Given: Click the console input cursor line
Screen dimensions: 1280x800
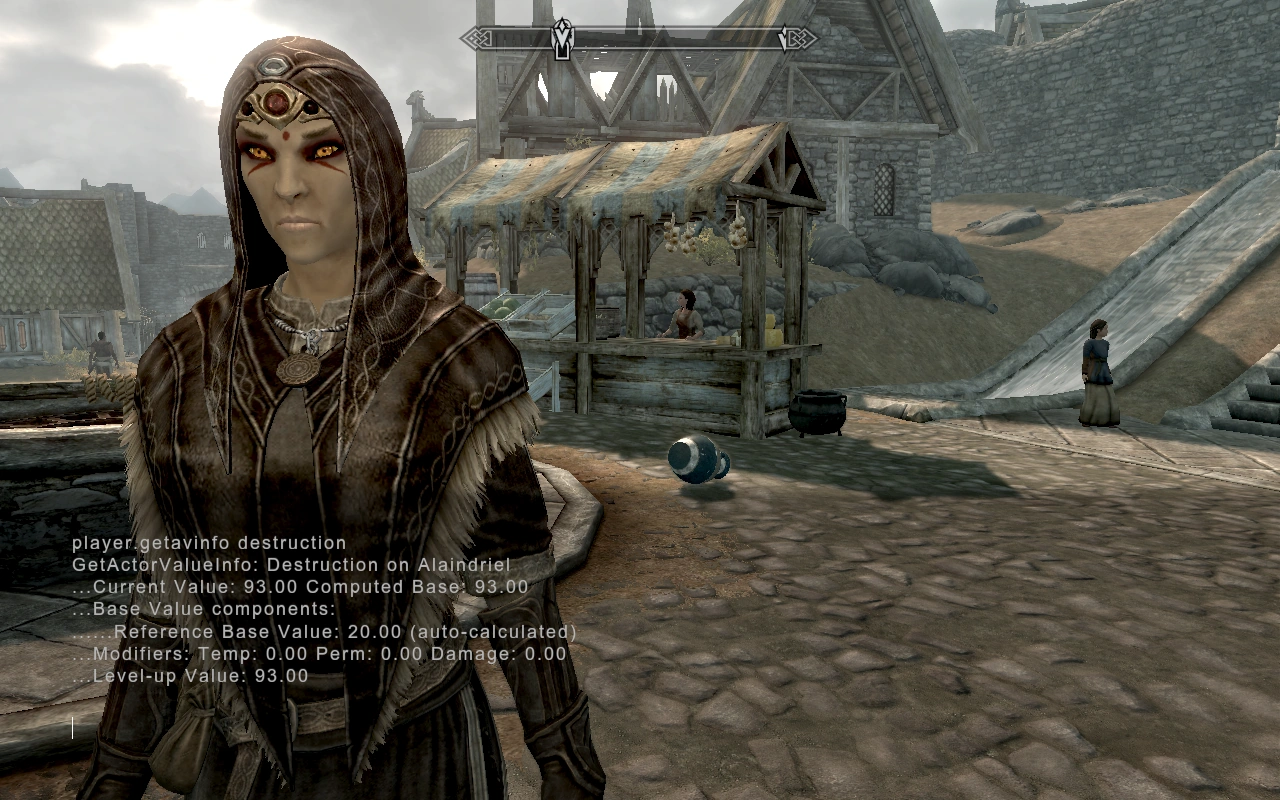Looking at the screenshot, I should pos(72,727).
